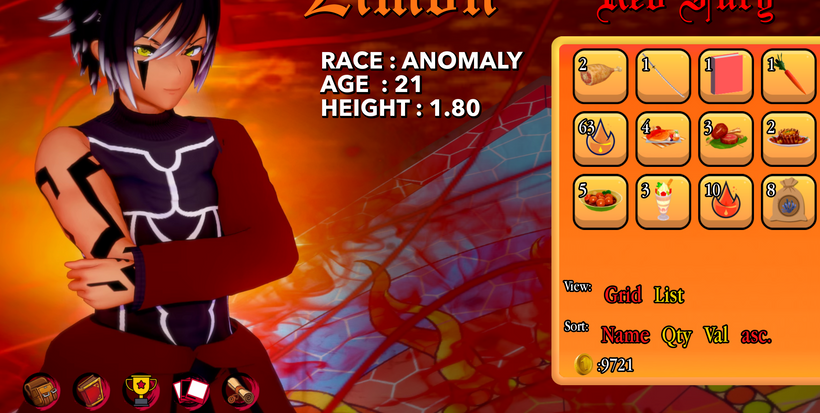Screen dimensions: 820x413
Task: Sort inventory by Qty
Action: [676, 335]
